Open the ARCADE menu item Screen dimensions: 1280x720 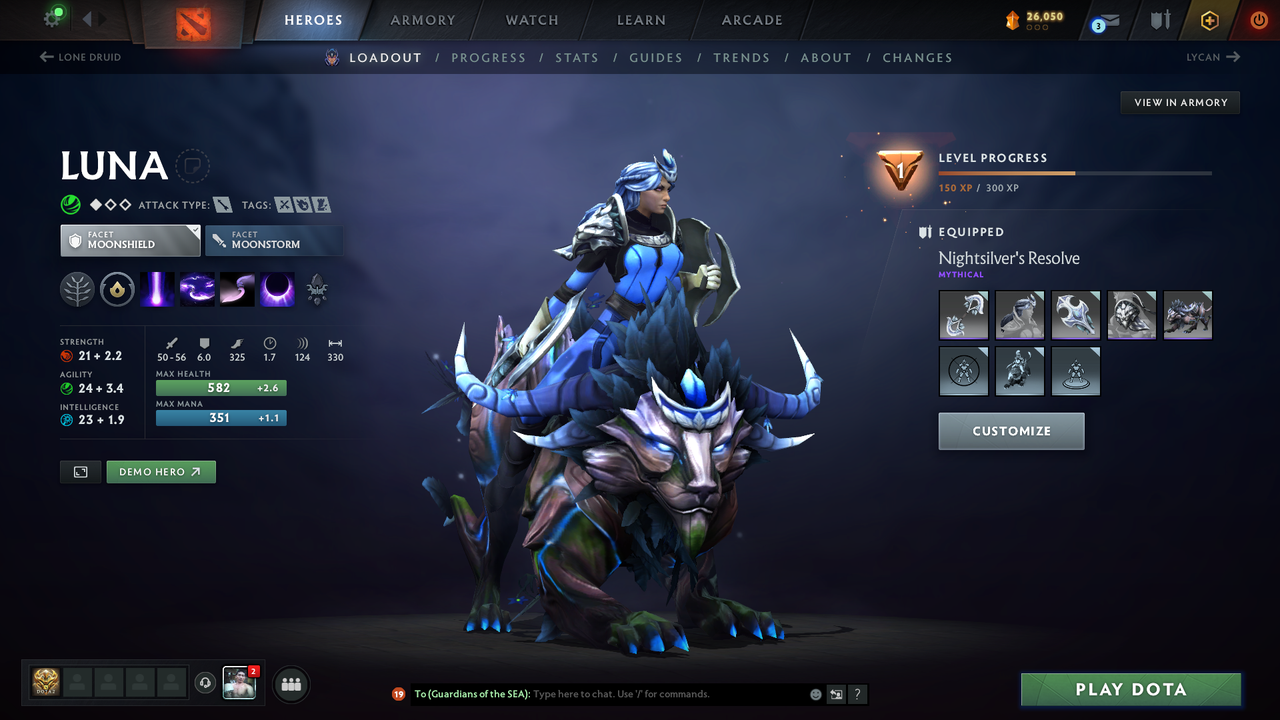point(751,20)
